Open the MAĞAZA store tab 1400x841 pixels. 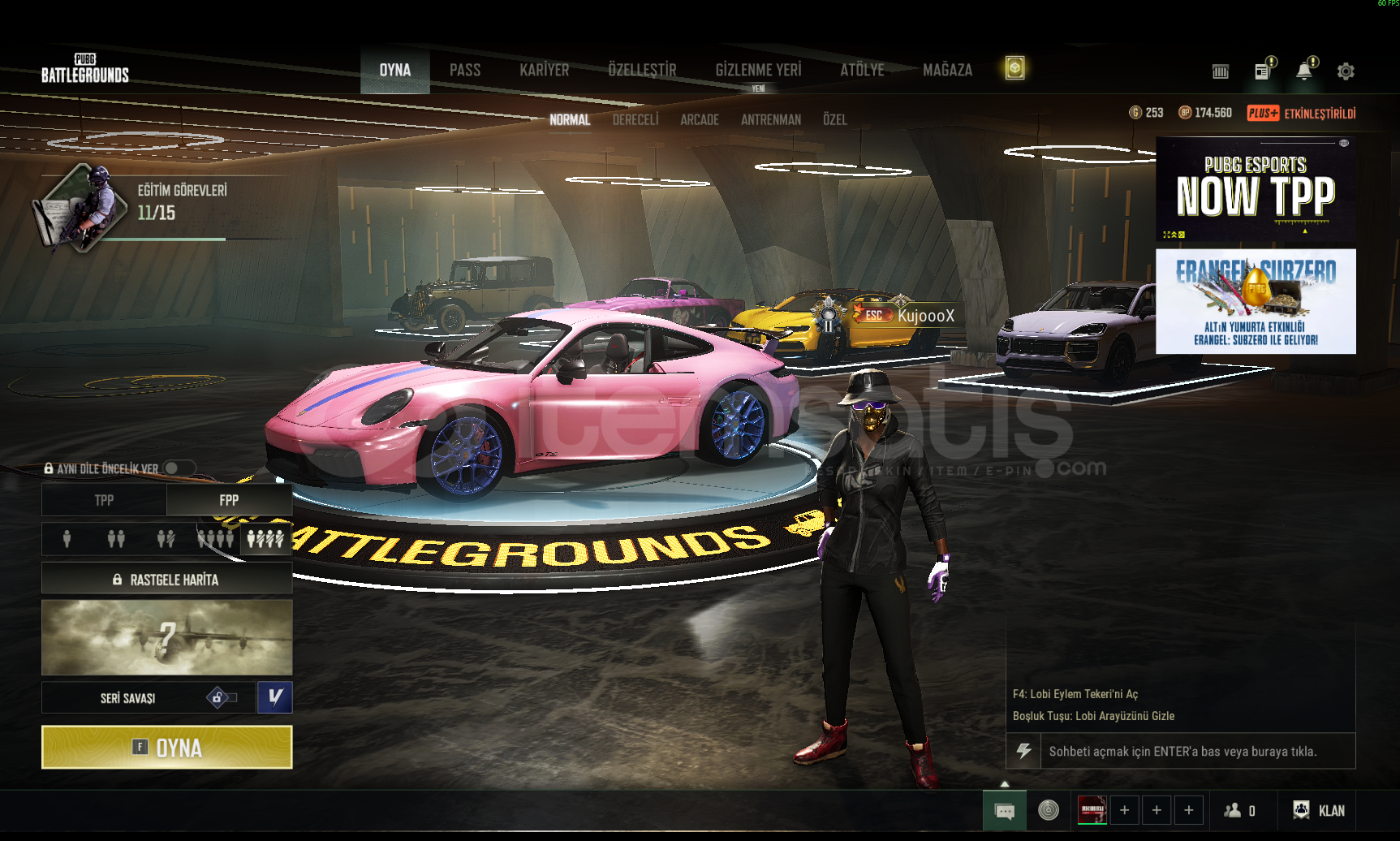[947, 71]
